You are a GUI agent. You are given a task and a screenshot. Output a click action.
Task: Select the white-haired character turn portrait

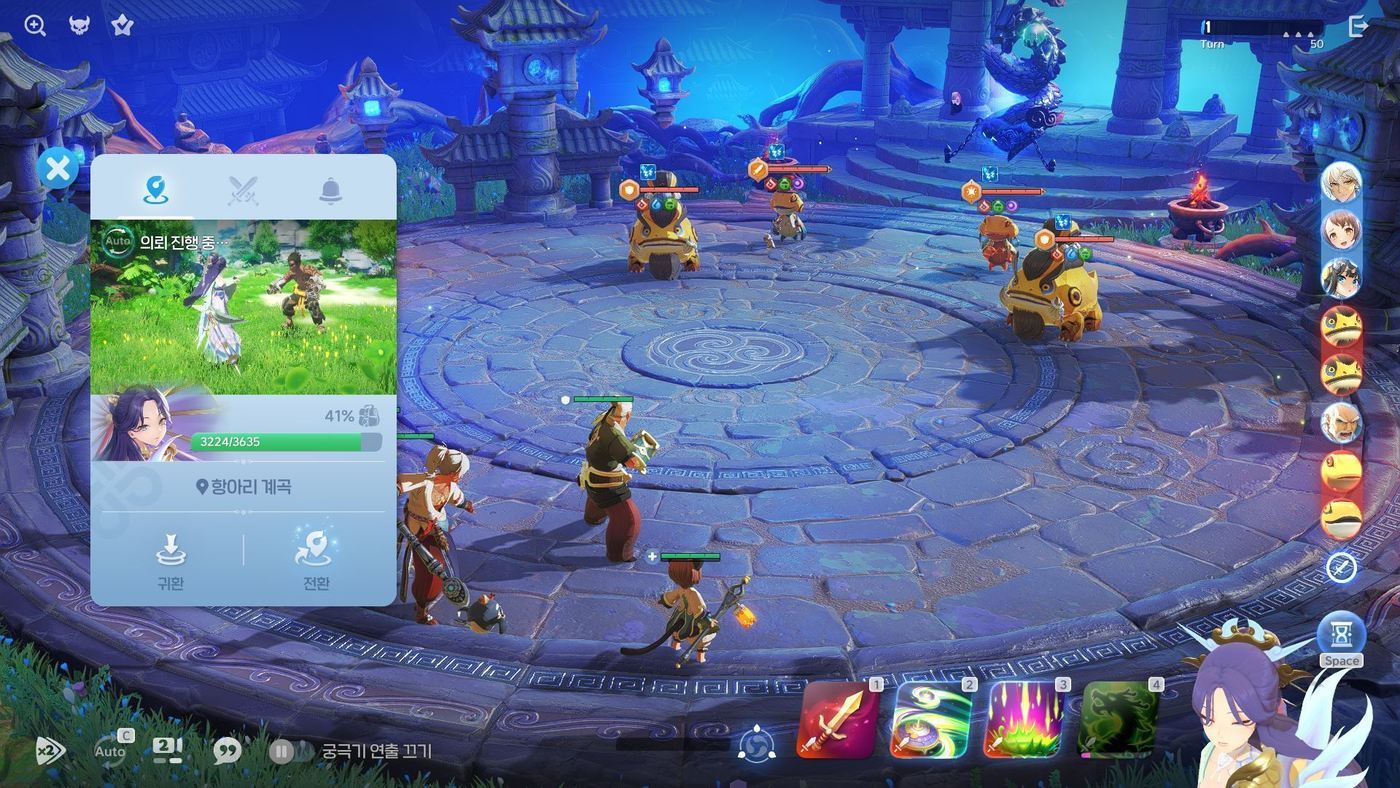tap(1341, 183)
